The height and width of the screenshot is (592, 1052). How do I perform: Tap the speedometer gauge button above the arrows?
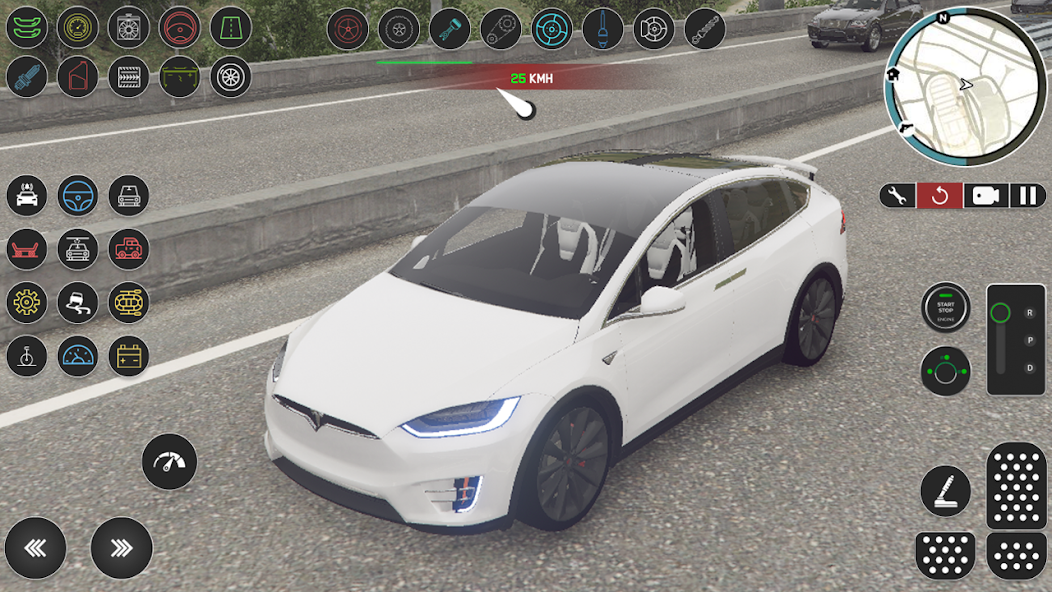[170, 462]
